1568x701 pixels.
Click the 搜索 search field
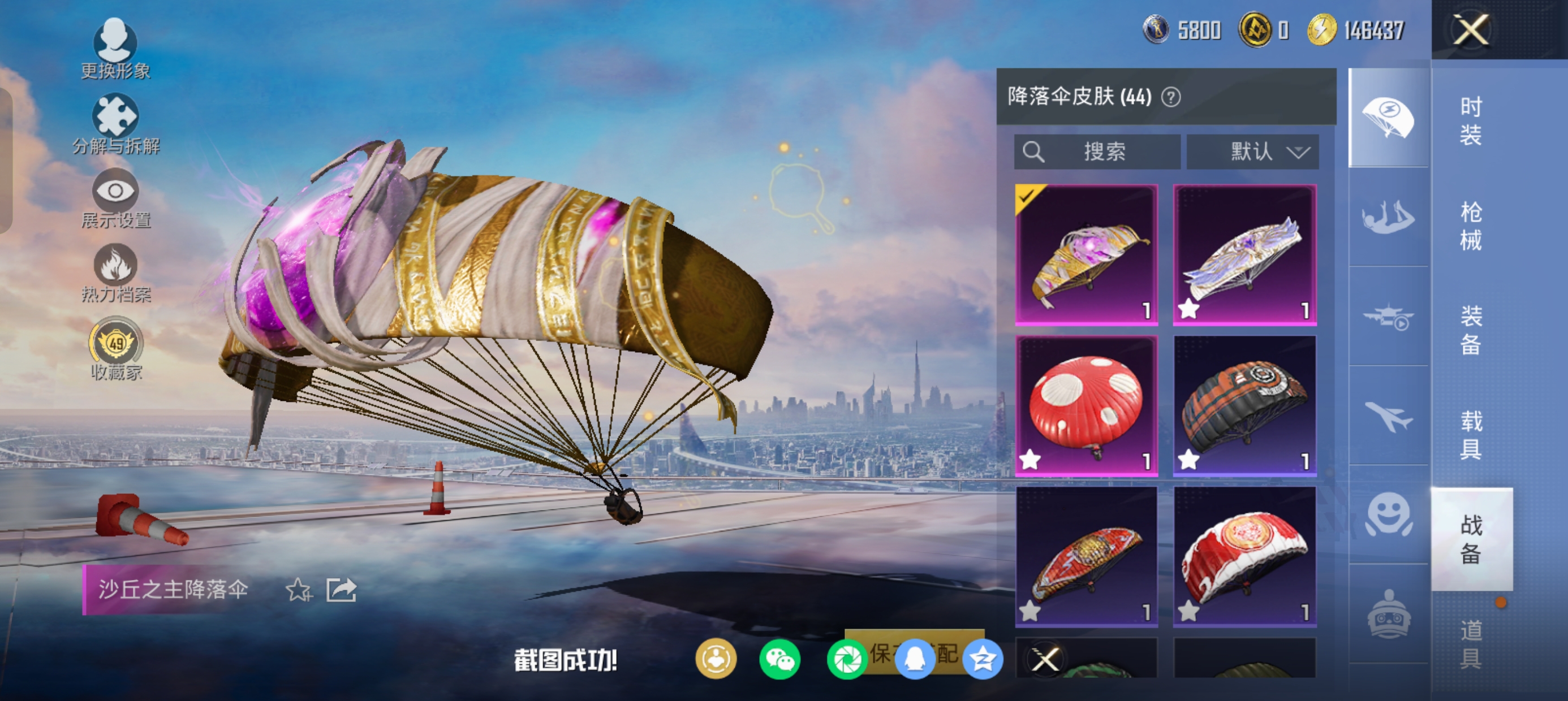1097,152
